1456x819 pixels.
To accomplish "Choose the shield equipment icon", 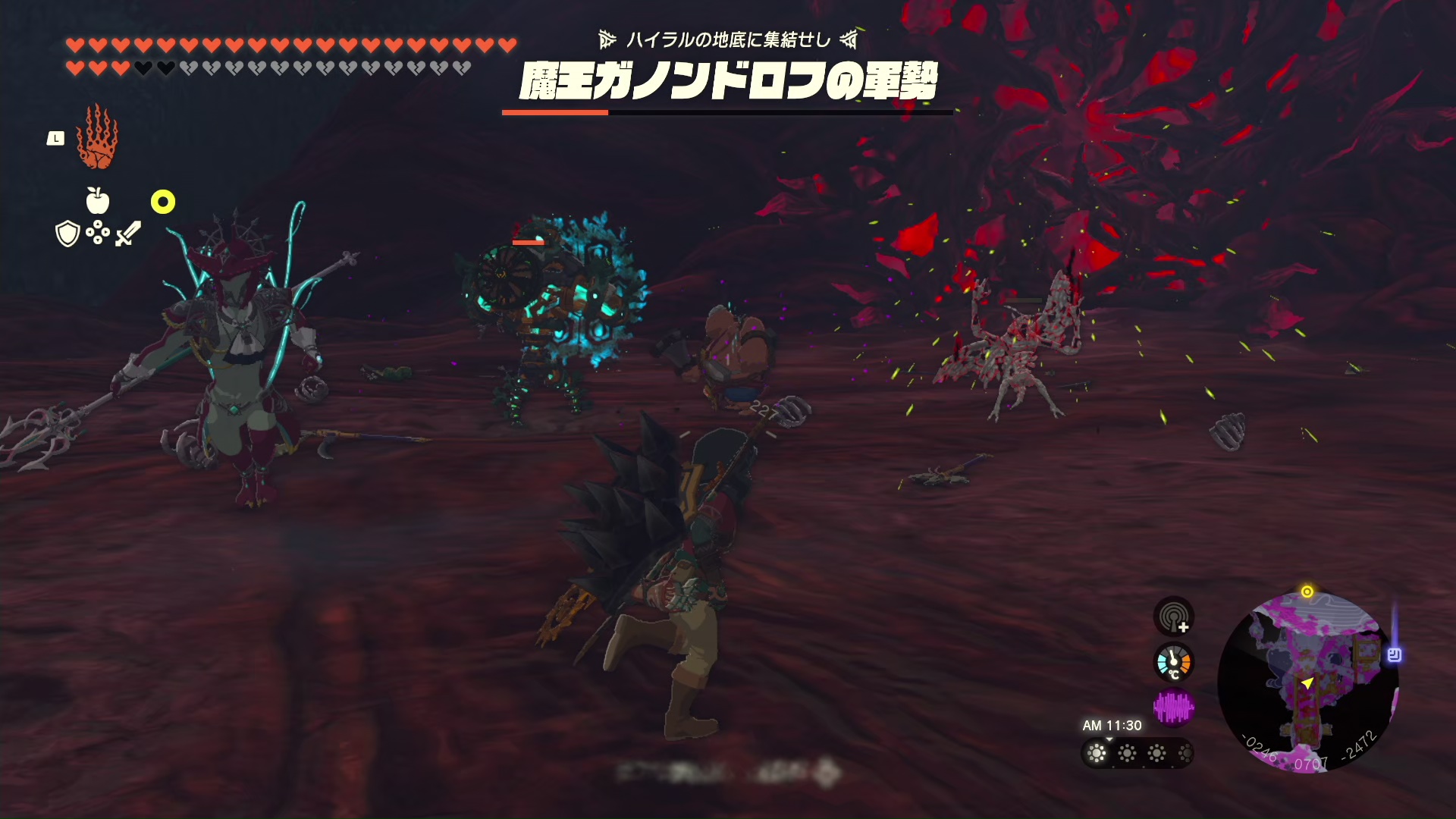I will [68, 234].
